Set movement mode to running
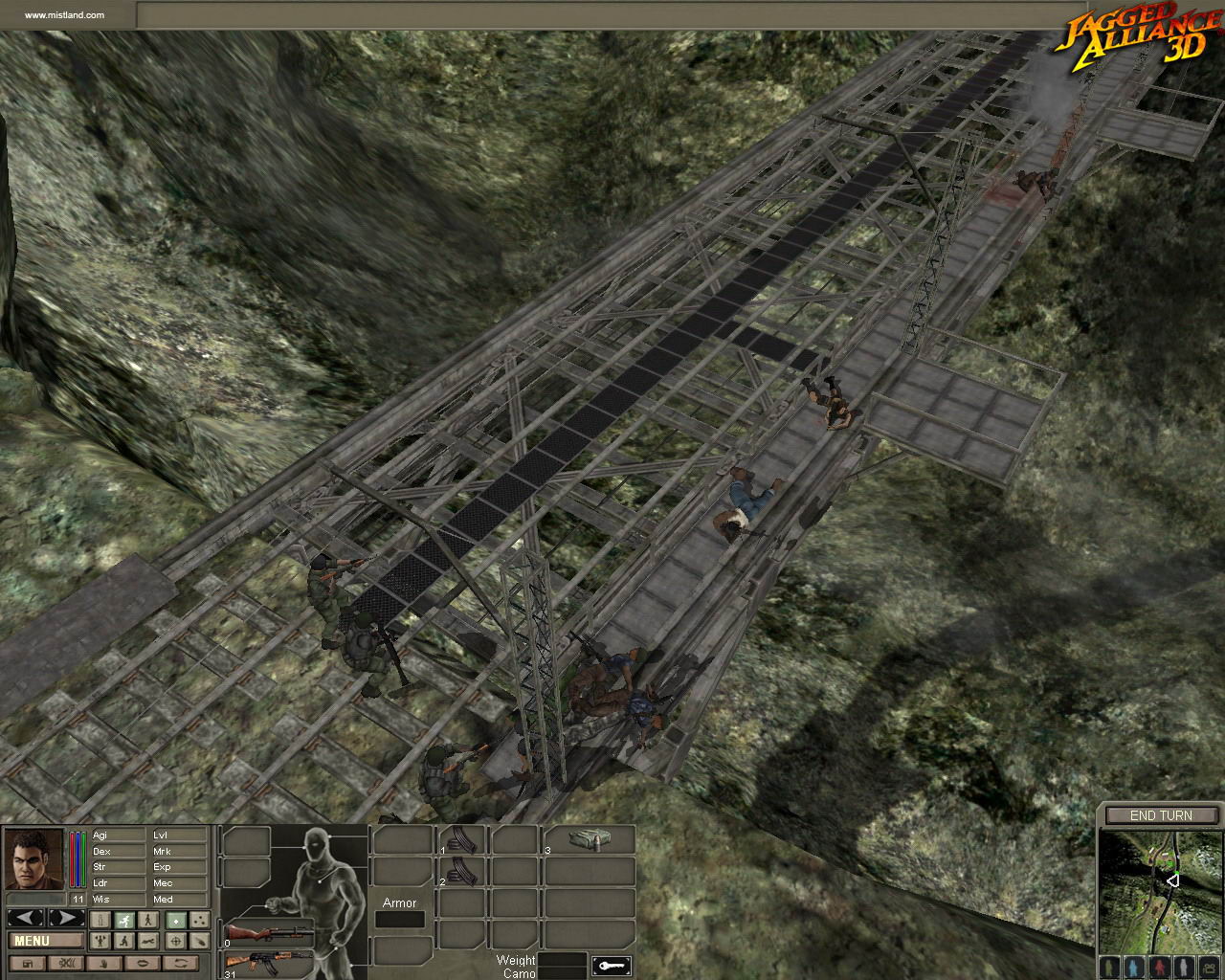1225x980 pixels. (x=125, y=920)
